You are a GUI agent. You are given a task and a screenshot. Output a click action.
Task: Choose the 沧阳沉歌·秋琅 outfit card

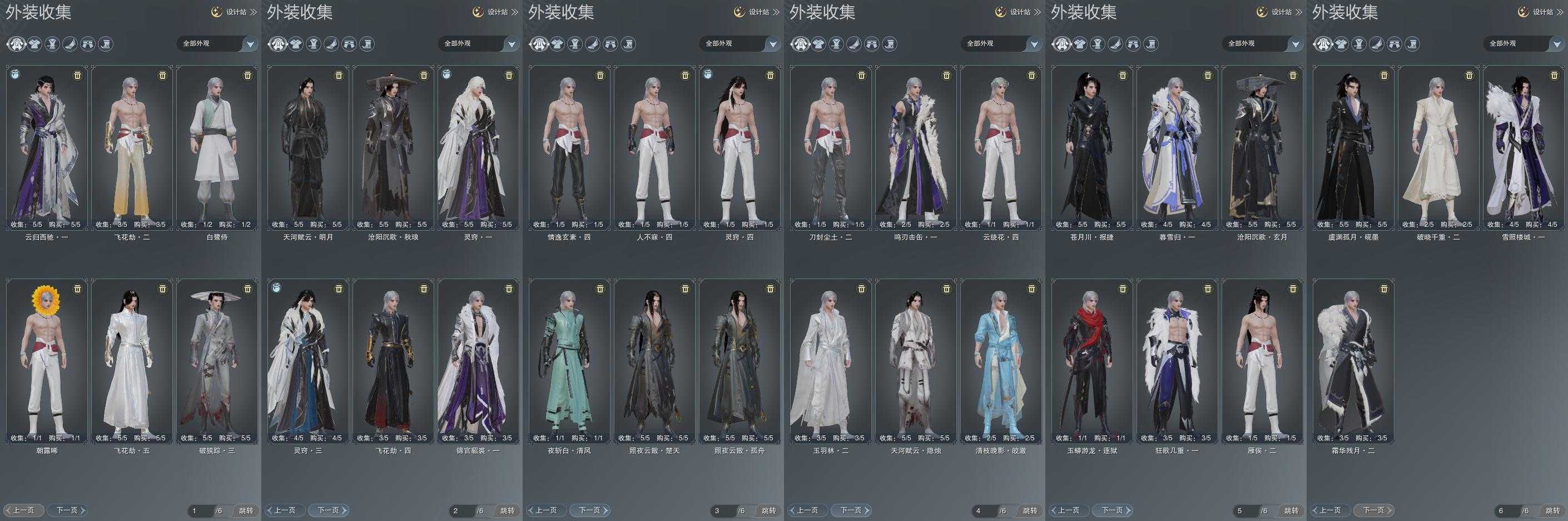[x=393, y=147]
